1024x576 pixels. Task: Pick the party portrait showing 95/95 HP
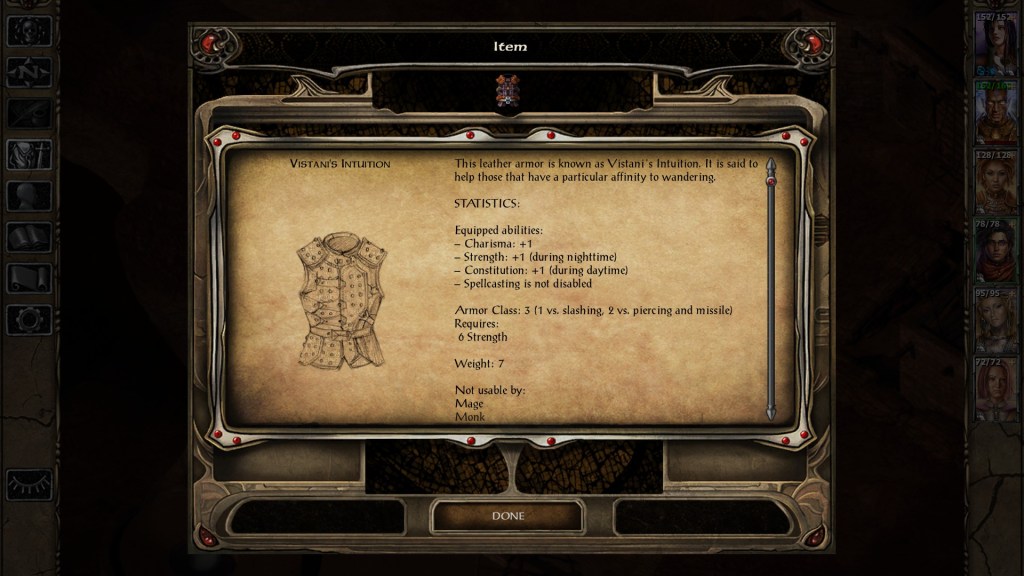click(x=995, y=320)
